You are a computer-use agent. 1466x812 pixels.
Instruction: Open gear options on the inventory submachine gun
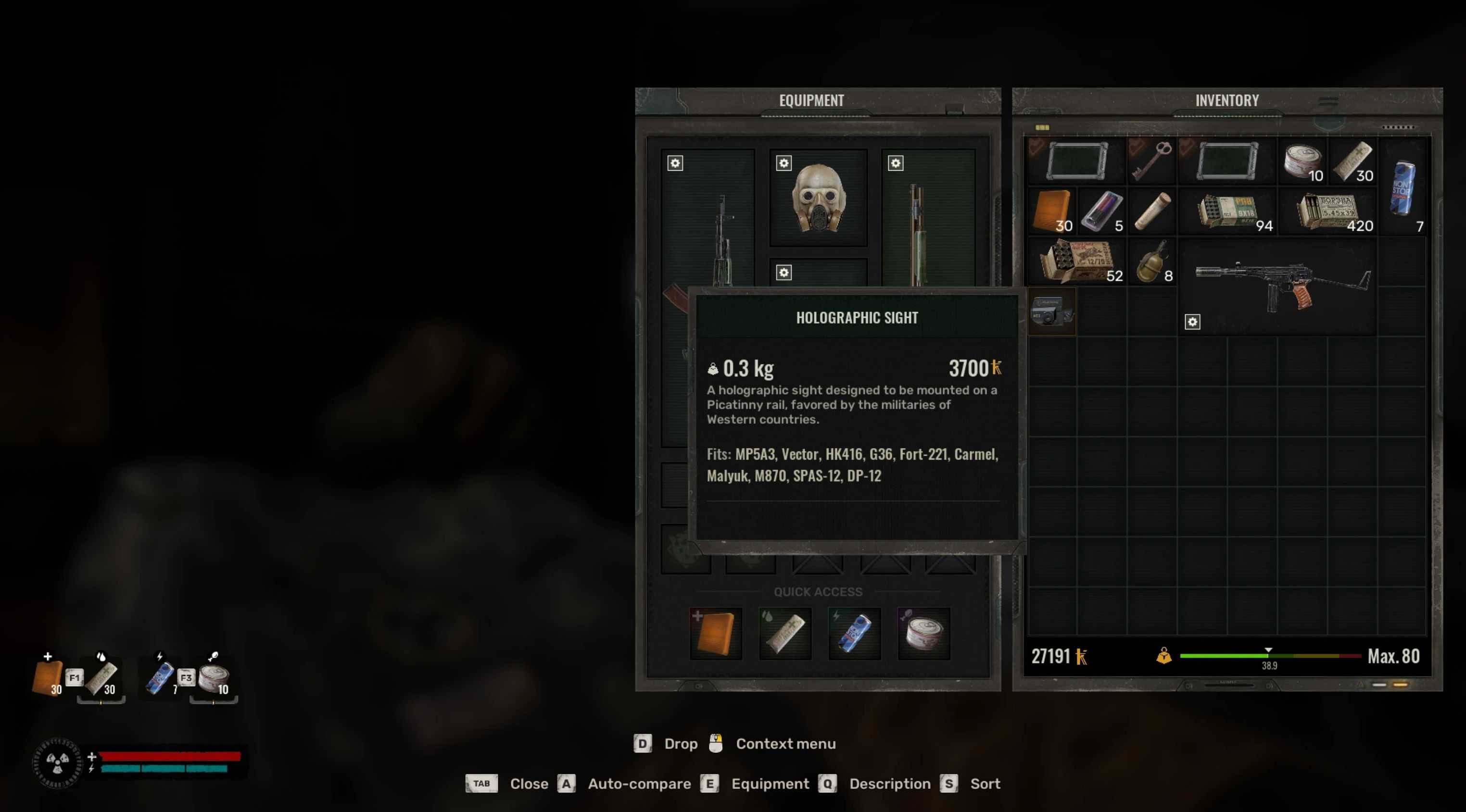1192,322
